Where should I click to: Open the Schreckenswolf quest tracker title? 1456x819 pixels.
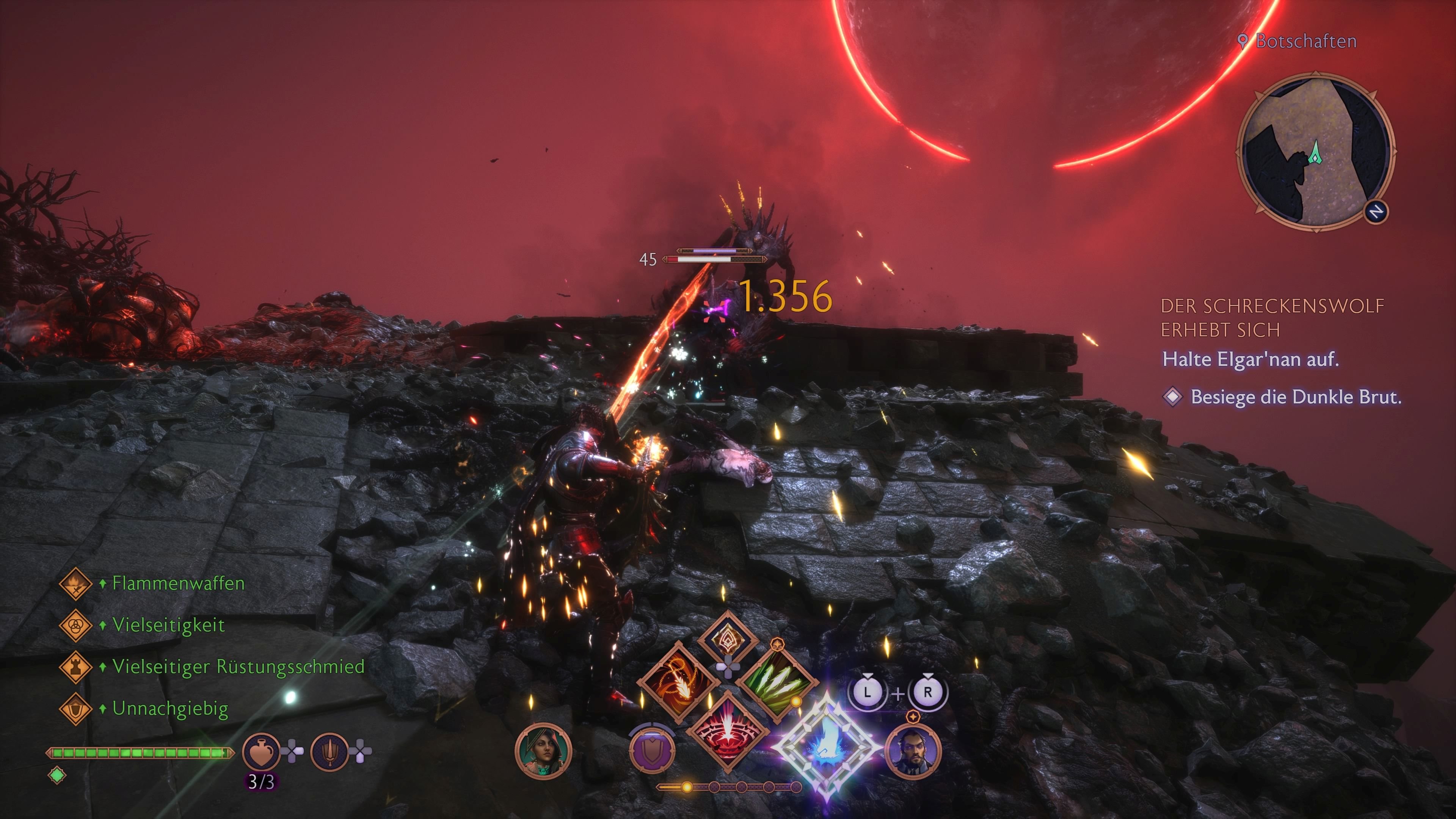(x=1272, y=318)
